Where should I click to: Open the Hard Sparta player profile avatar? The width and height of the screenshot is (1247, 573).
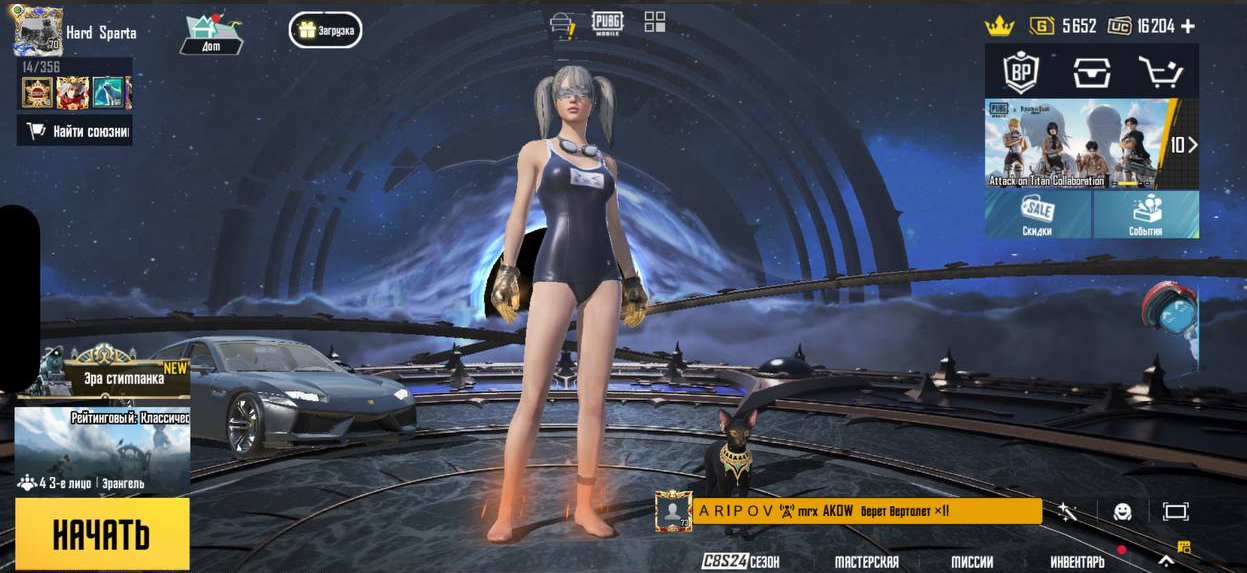tap(38, 31)
